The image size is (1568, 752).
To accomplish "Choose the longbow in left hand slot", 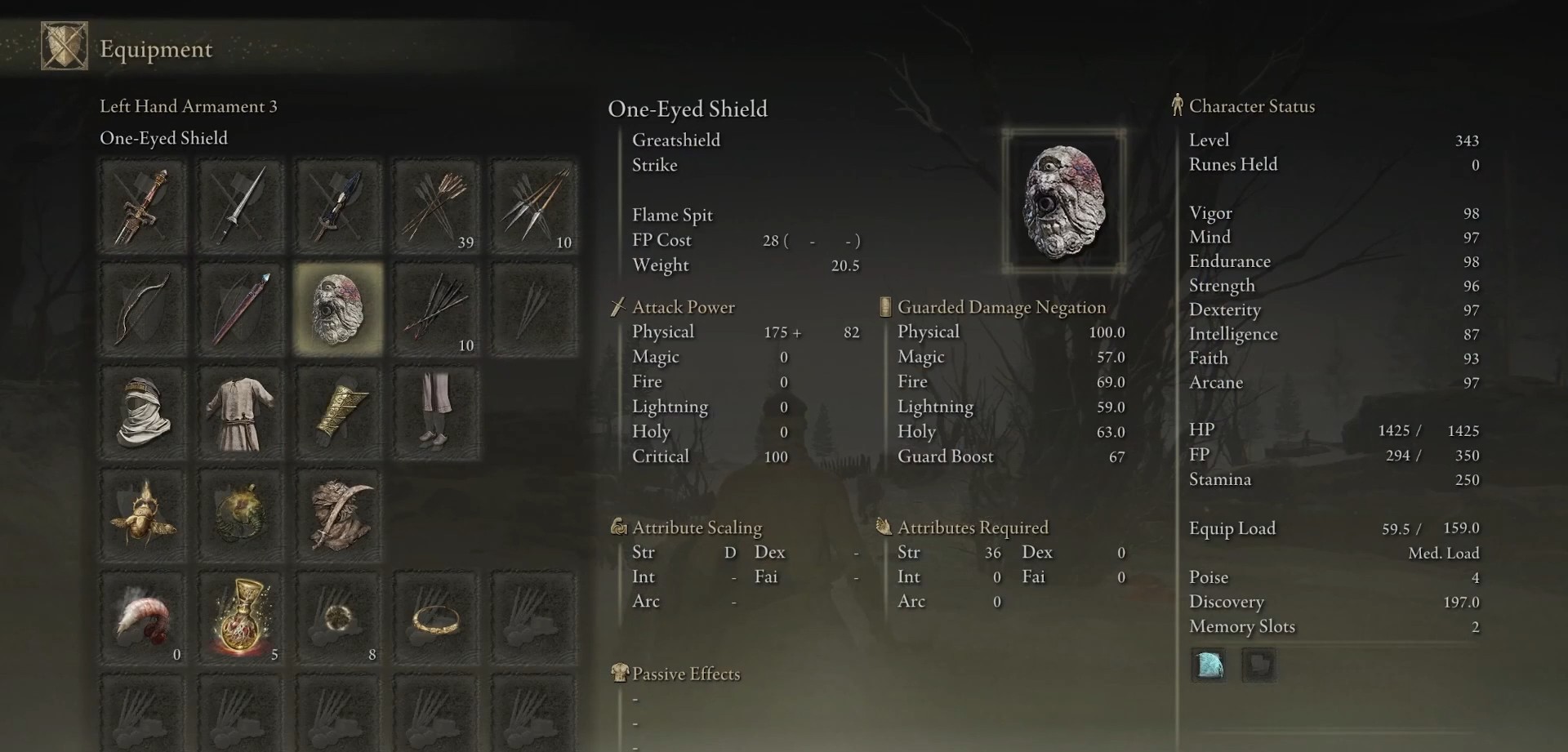I will [143, 309].
